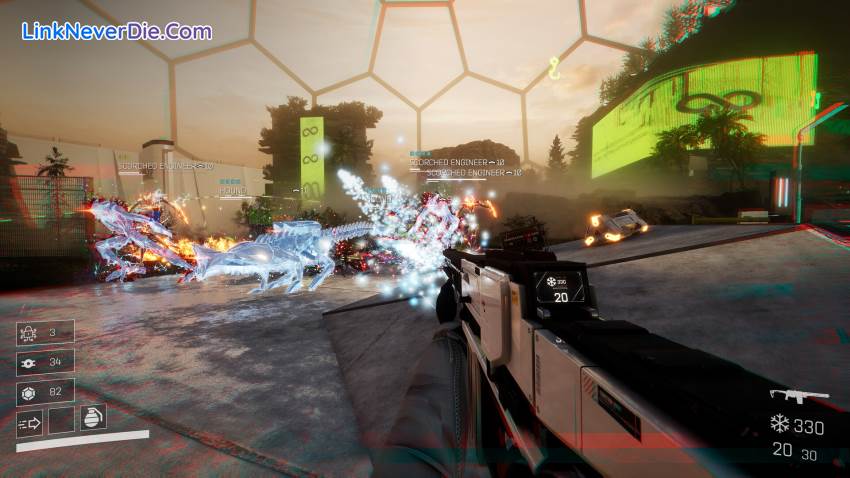Select the grenade slot icon

click(x=92, y=419)
